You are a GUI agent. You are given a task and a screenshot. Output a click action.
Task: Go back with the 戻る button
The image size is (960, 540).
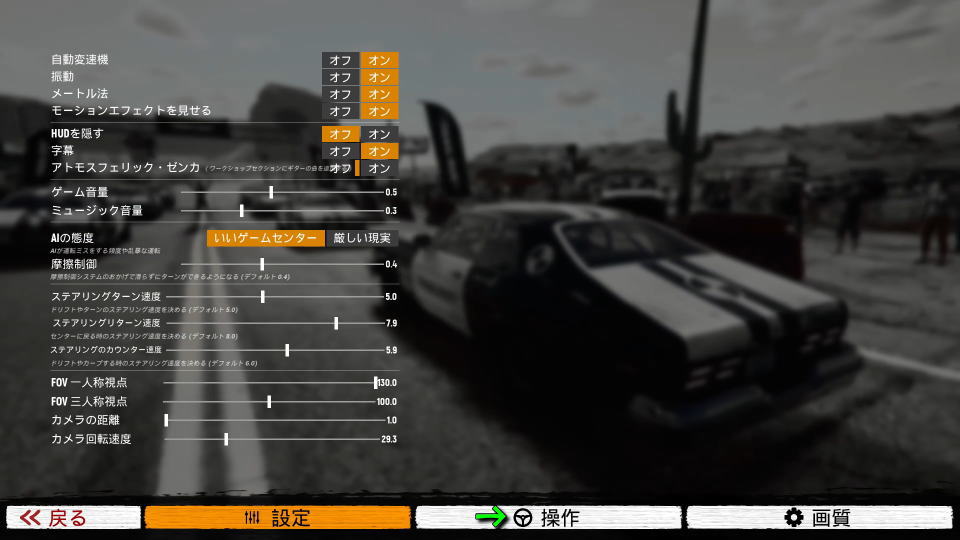74,517
